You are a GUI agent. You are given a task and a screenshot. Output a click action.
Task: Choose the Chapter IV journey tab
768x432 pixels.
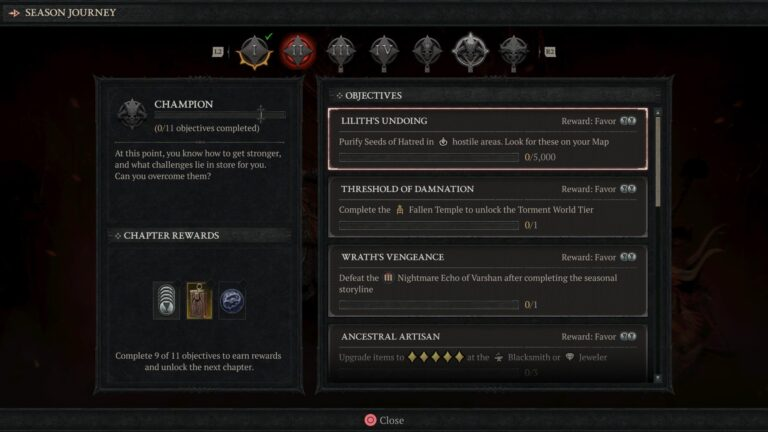click(x=384, y=51)
